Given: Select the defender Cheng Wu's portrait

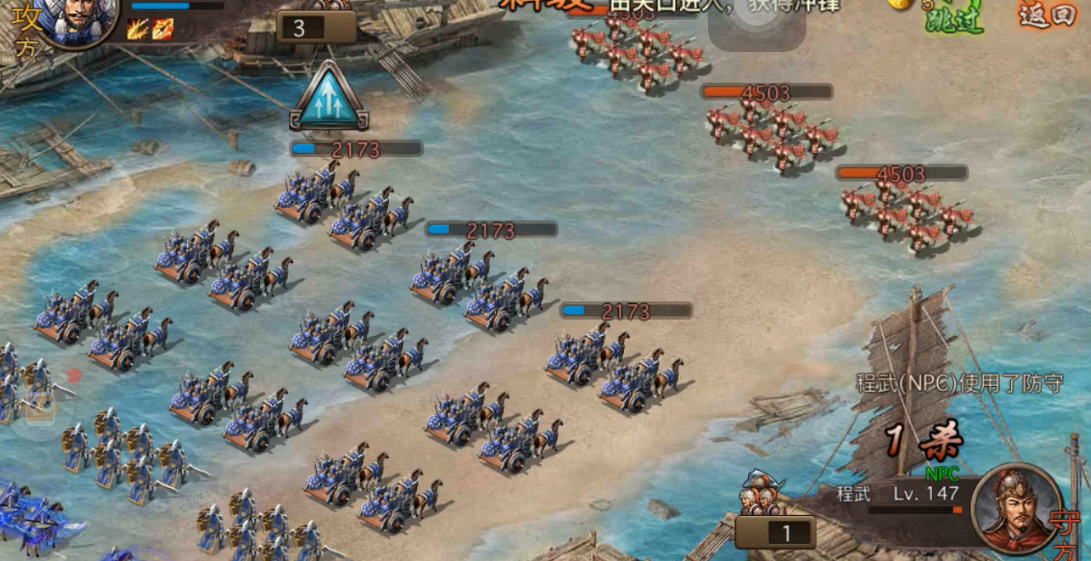Looking at the screenshot, I should (1017, 509).
